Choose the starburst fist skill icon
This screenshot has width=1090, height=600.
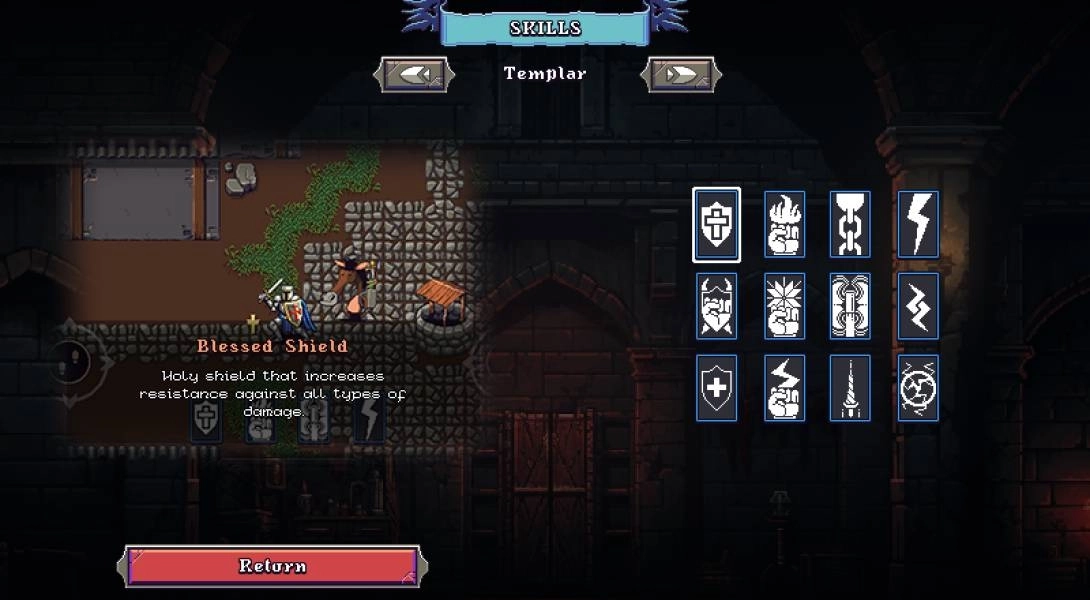coord(784,306)
